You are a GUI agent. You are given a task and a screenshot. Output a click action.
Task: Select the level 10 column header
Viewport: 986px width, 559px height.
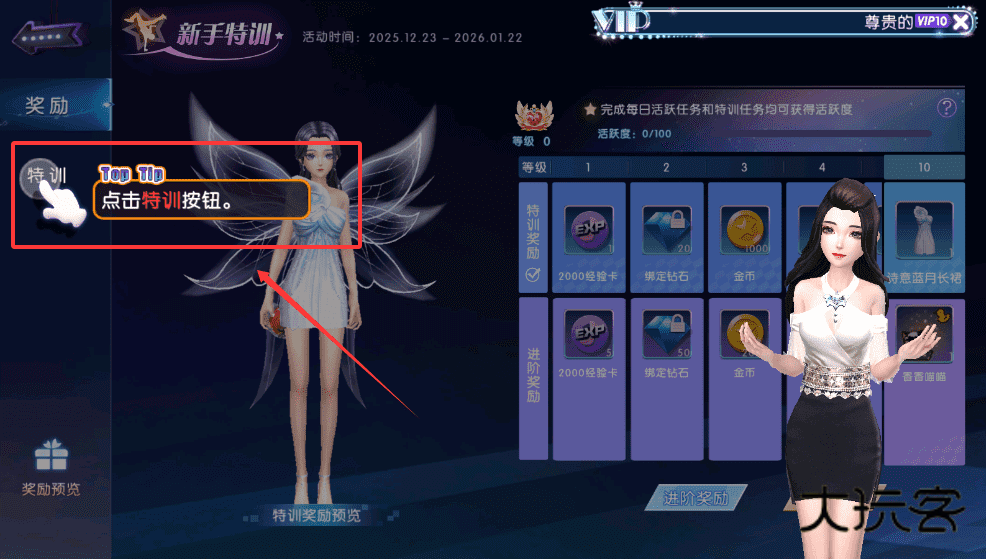tap(924, 167)
